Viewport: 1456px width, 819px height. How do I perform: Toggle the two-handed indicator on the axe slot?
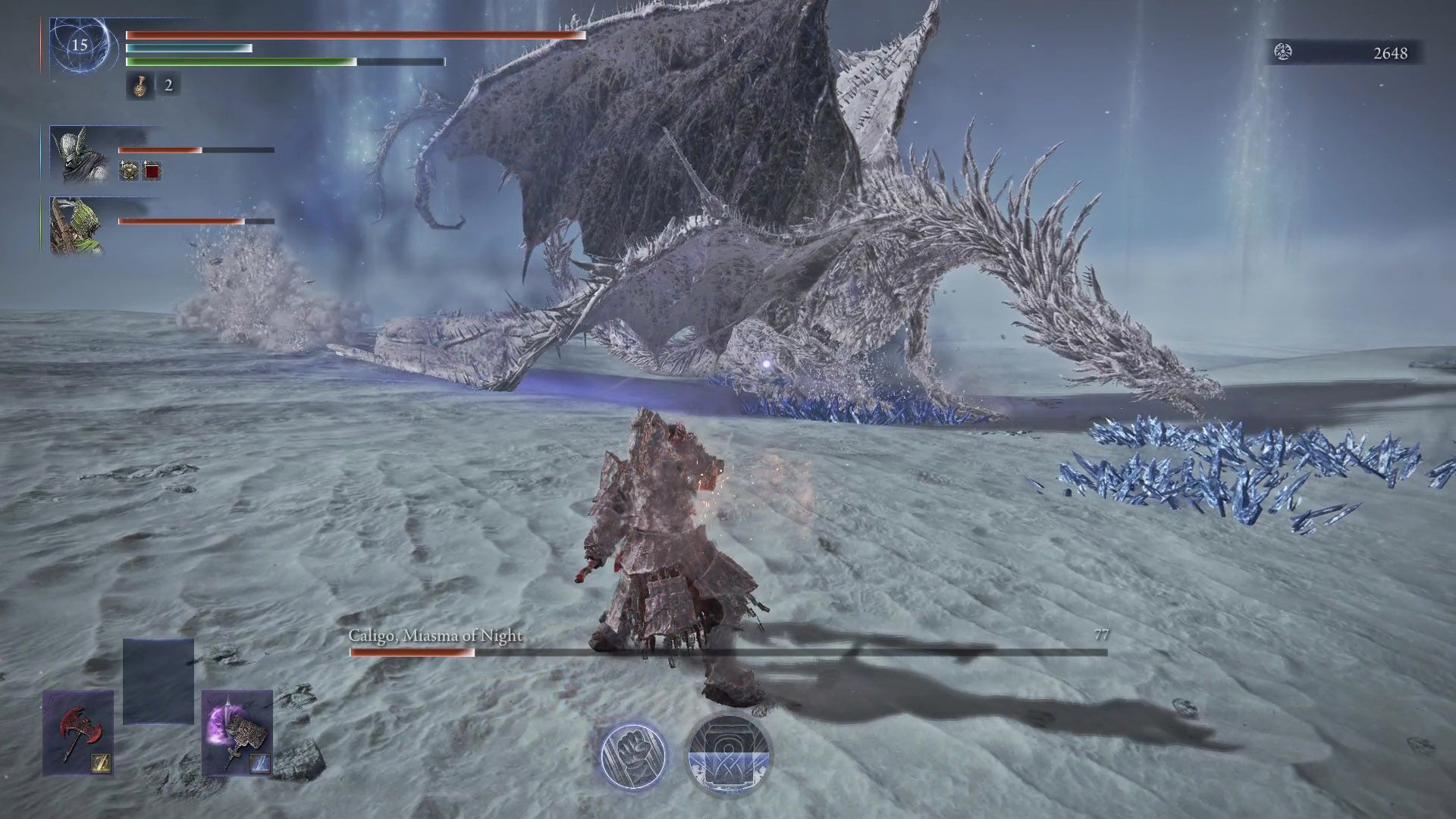point(102,763)
